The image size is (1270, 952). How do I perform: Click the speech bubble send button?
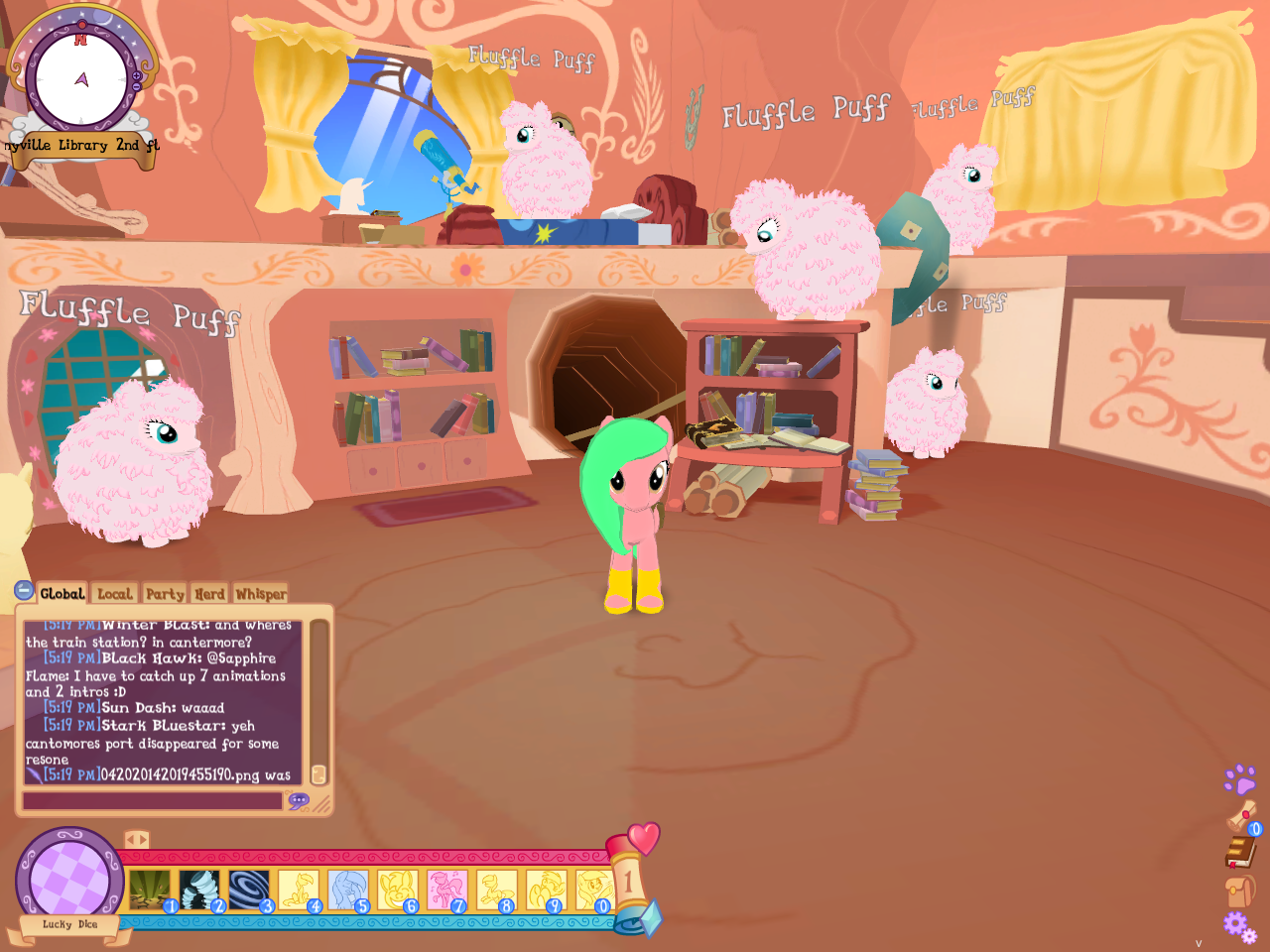(x=299, y=800)
